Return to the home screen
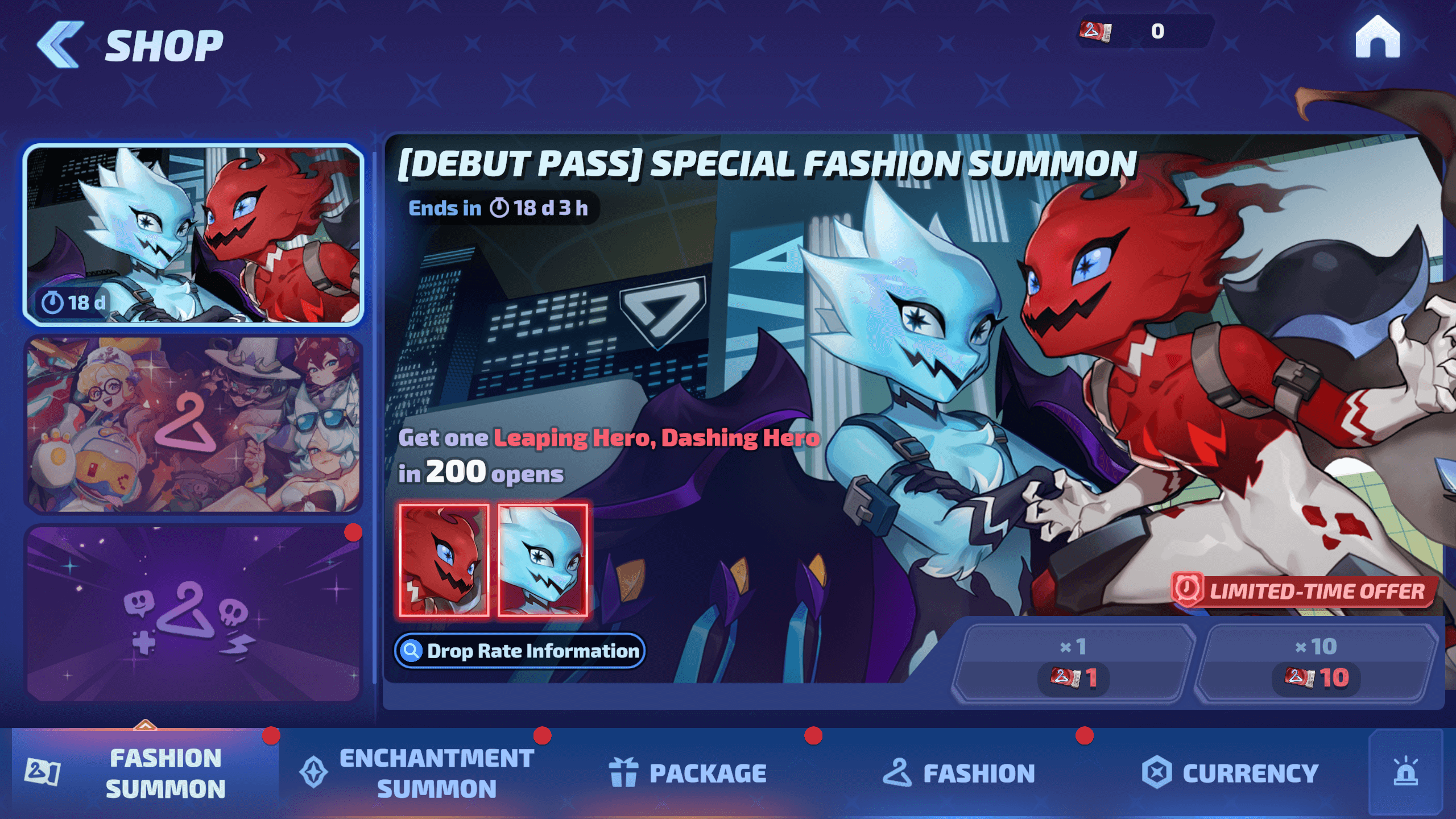Screen dimensions: 1456x819 point(1377,38)
